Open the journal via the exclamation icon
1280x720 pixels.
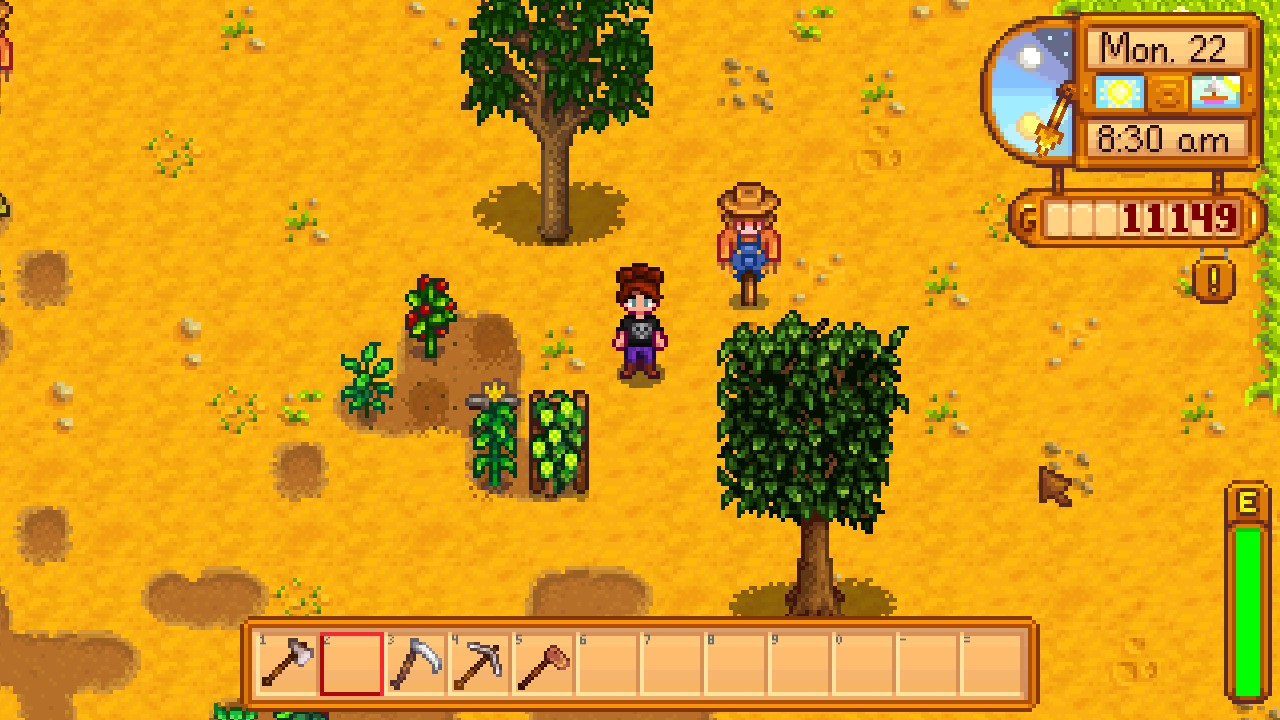click(1213, 280)
